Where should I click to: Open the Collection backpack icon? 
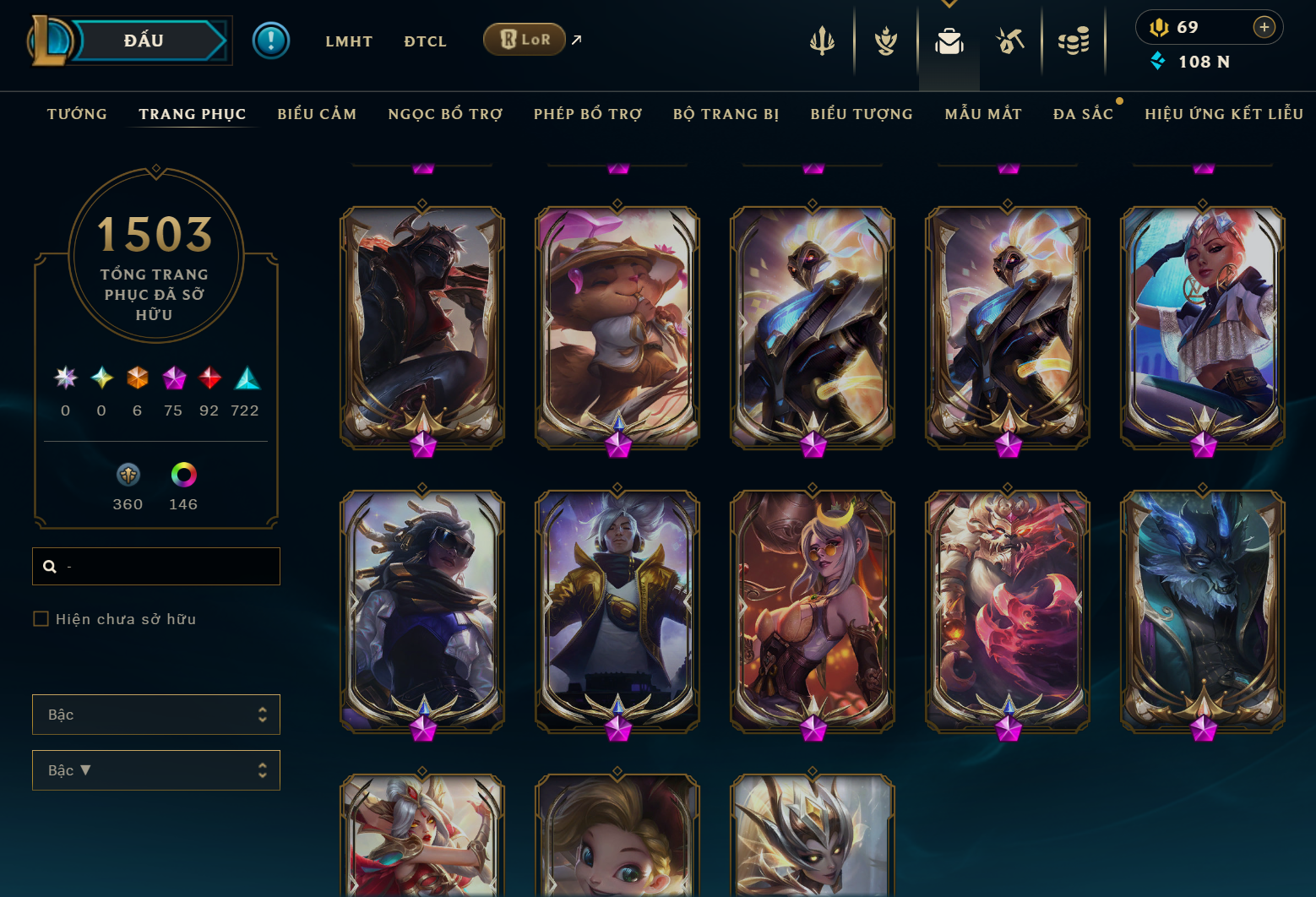949,39
